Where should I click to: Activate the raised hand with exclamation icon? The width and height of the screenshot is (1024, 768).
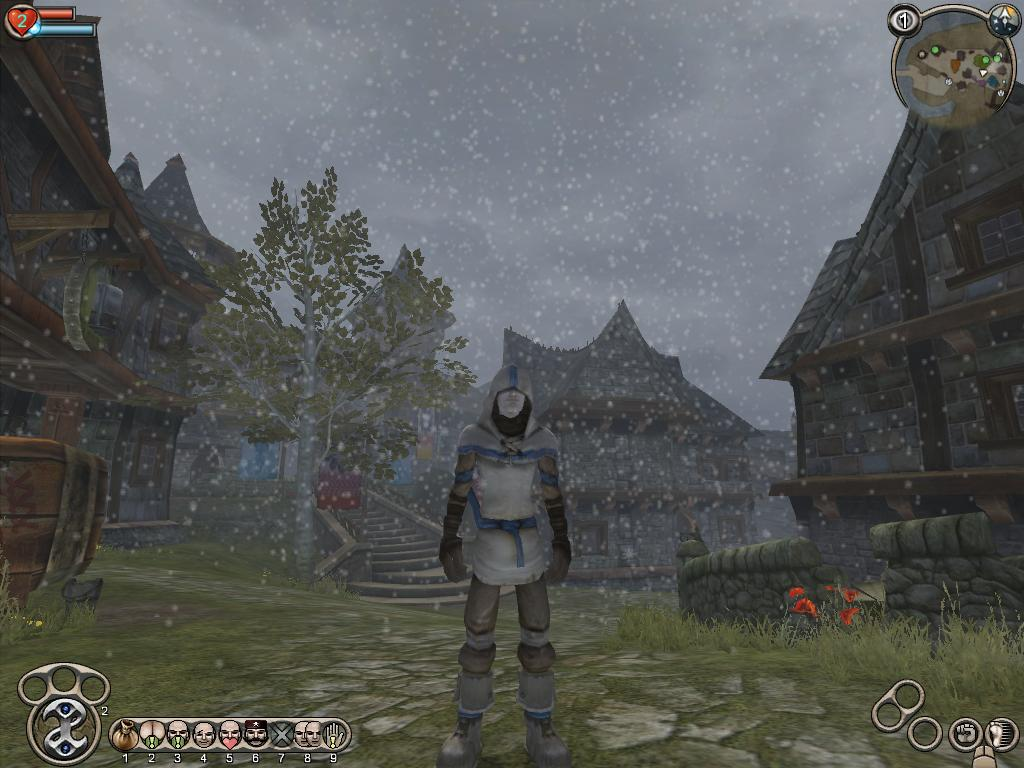pyautogui.click(x=334, y=735)
